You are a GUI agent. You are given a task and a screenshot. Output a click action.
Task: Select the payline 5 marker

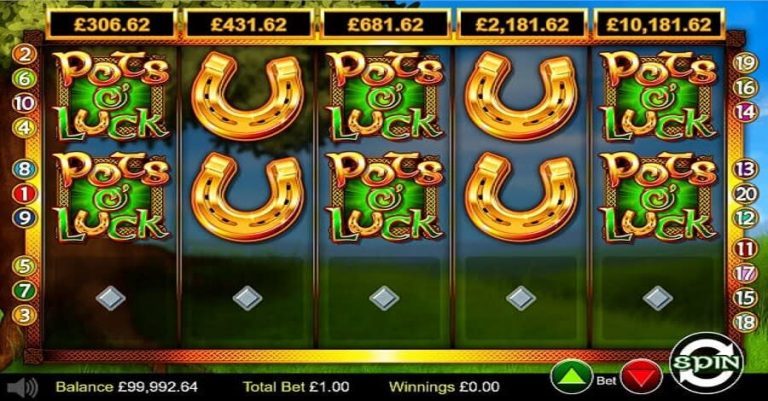pyautogui.click(x=24, y=266)
